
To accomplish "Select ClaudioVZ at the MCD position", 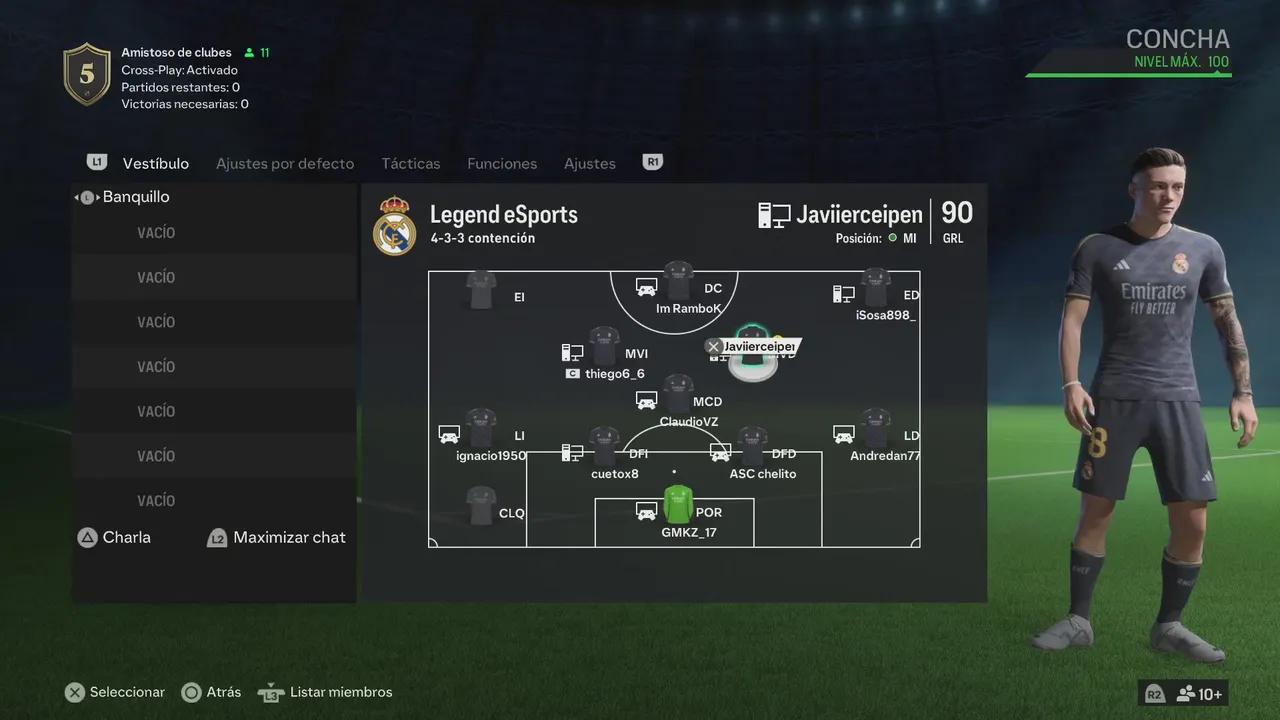I will [x=679, y=396].
